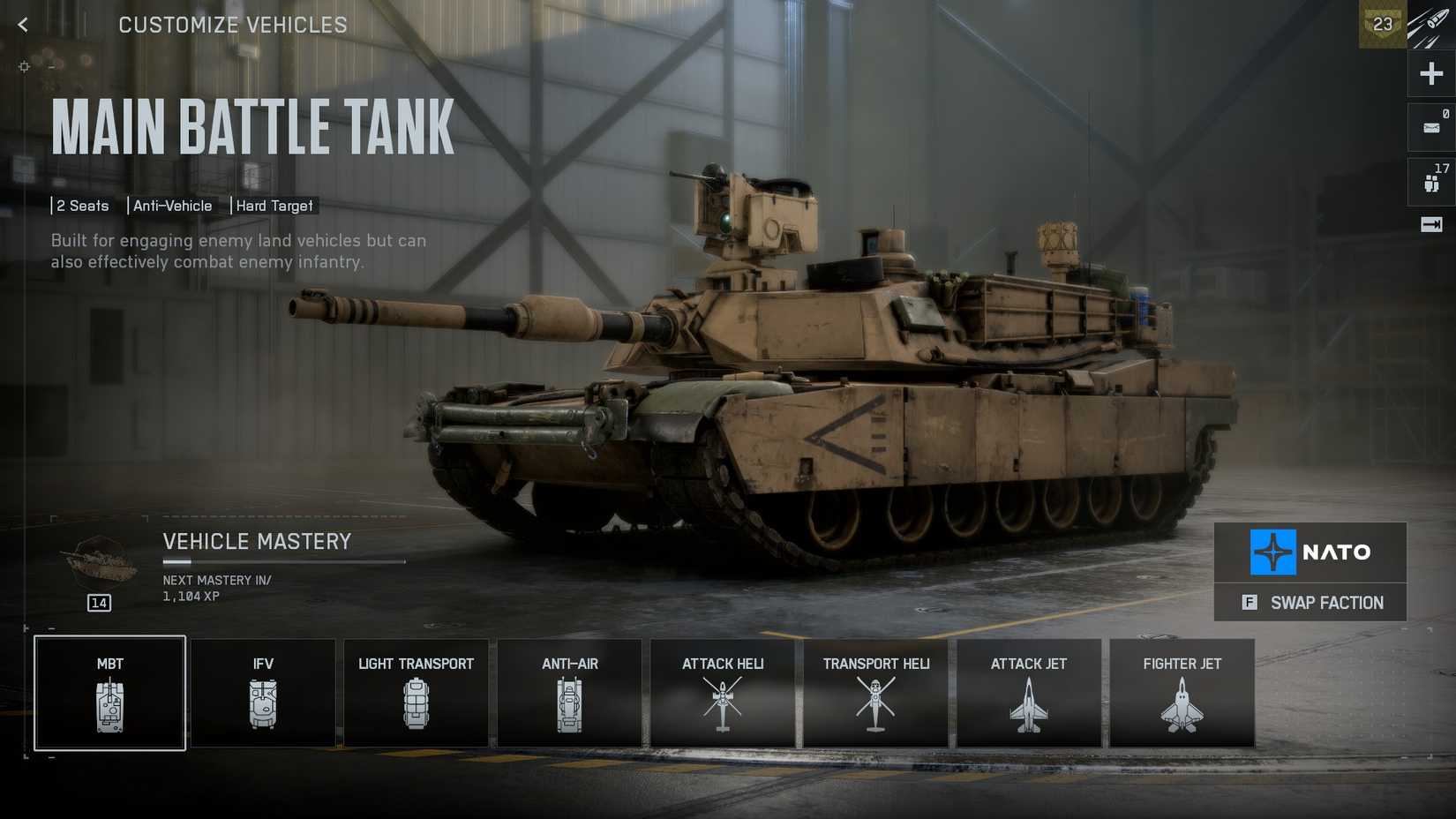The image size is (1456, 819).
Task: Open the Customize Vehicles header
Action: (233, 25)
